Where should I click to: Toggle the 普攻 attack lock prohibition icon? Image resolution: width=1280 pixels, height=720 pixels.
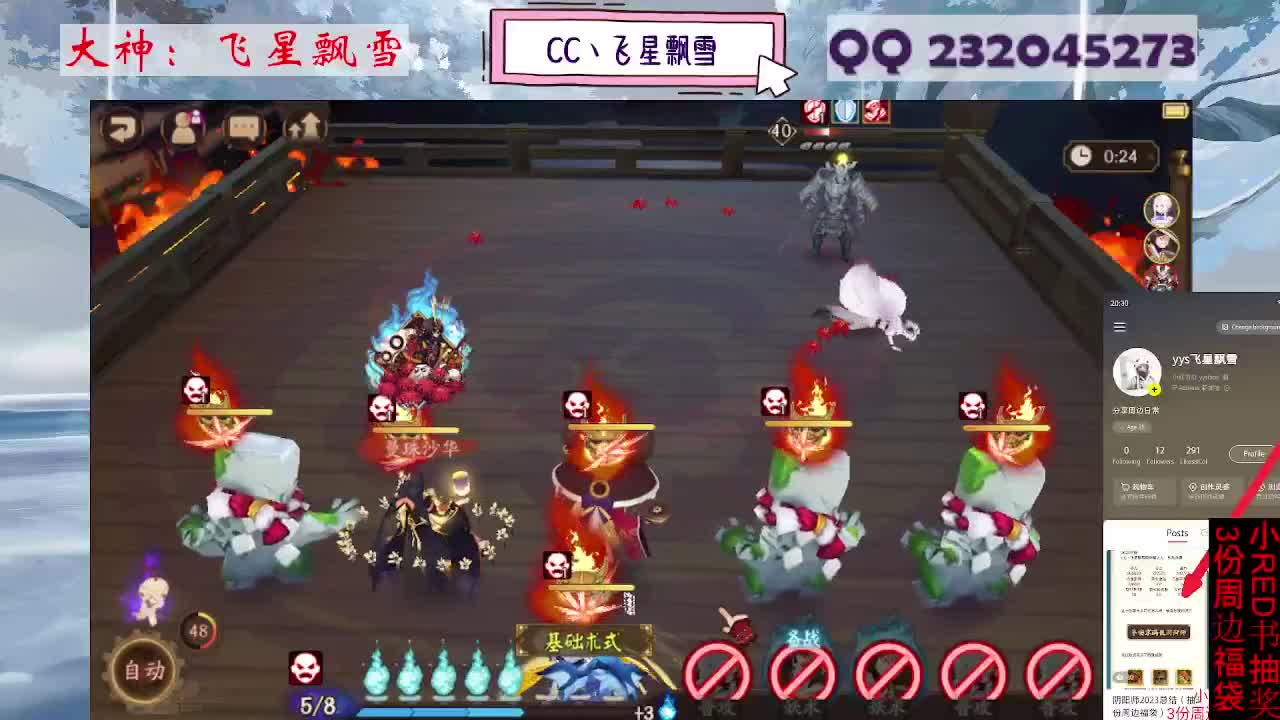tap(716, 672)
